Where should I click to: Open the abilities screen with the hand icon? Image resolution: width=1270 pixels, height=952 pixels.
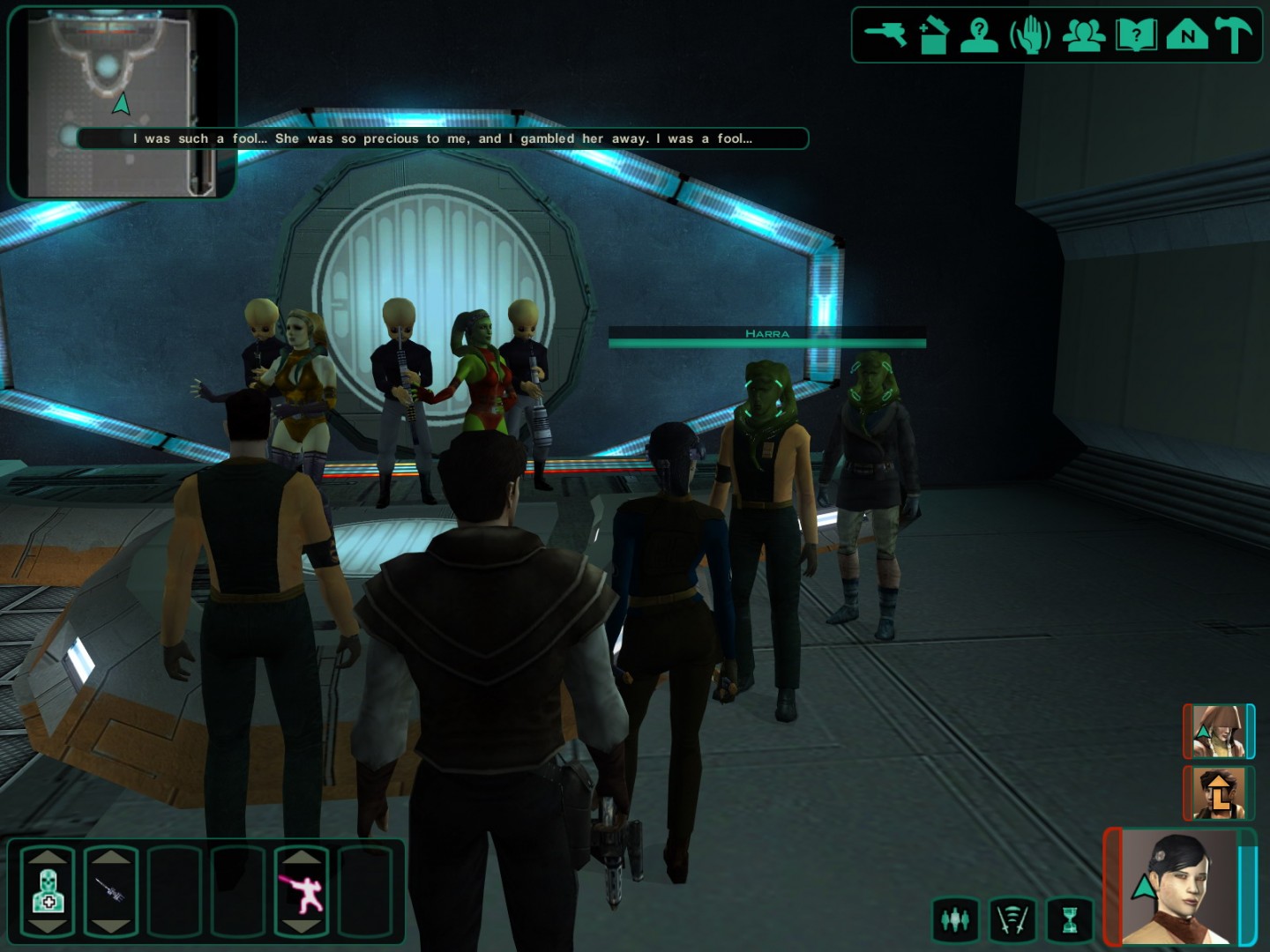(1030, 35)
